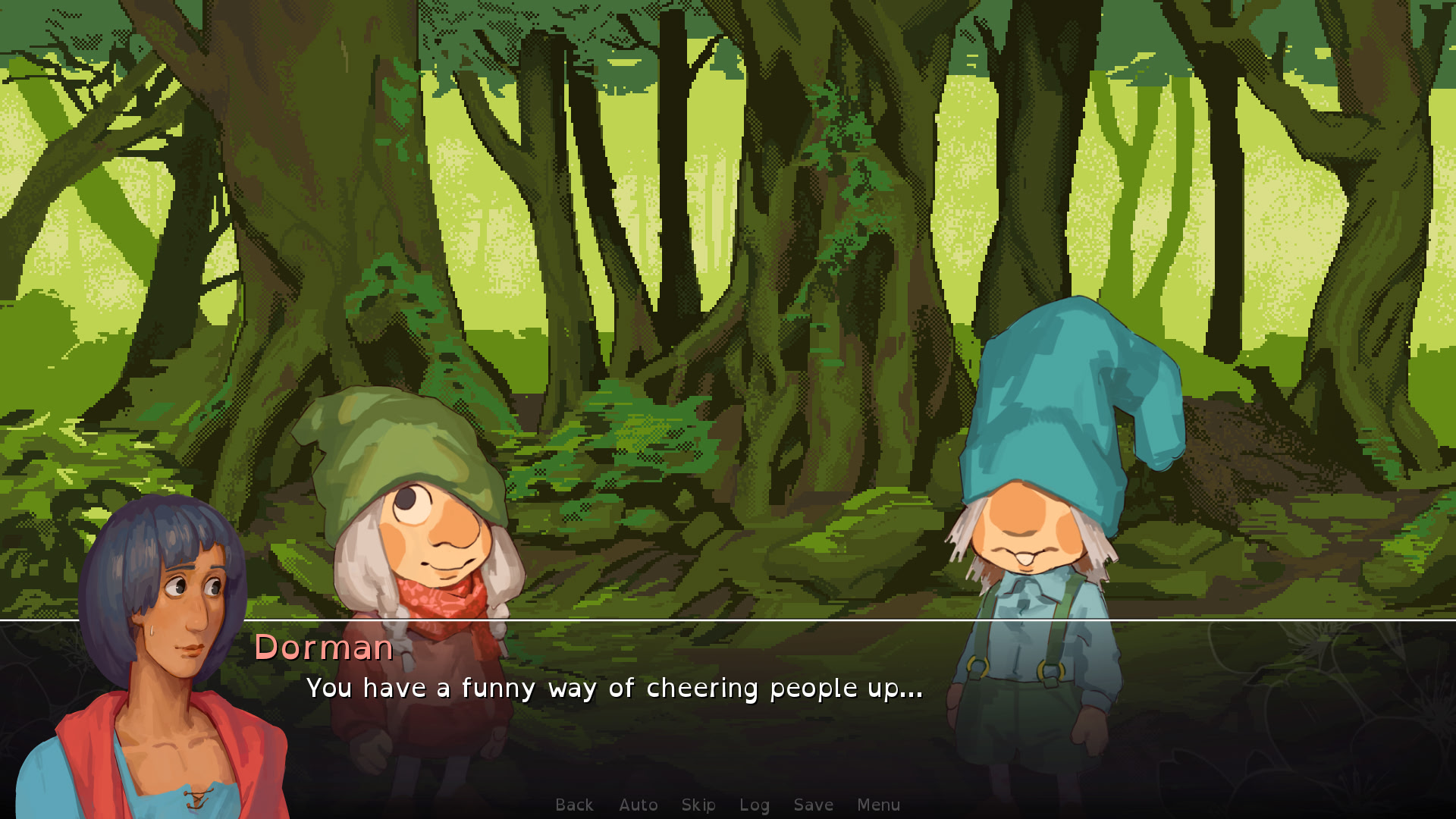Open the game Menu
This screenshot has width=1456, height=819.
click(878, 805)
